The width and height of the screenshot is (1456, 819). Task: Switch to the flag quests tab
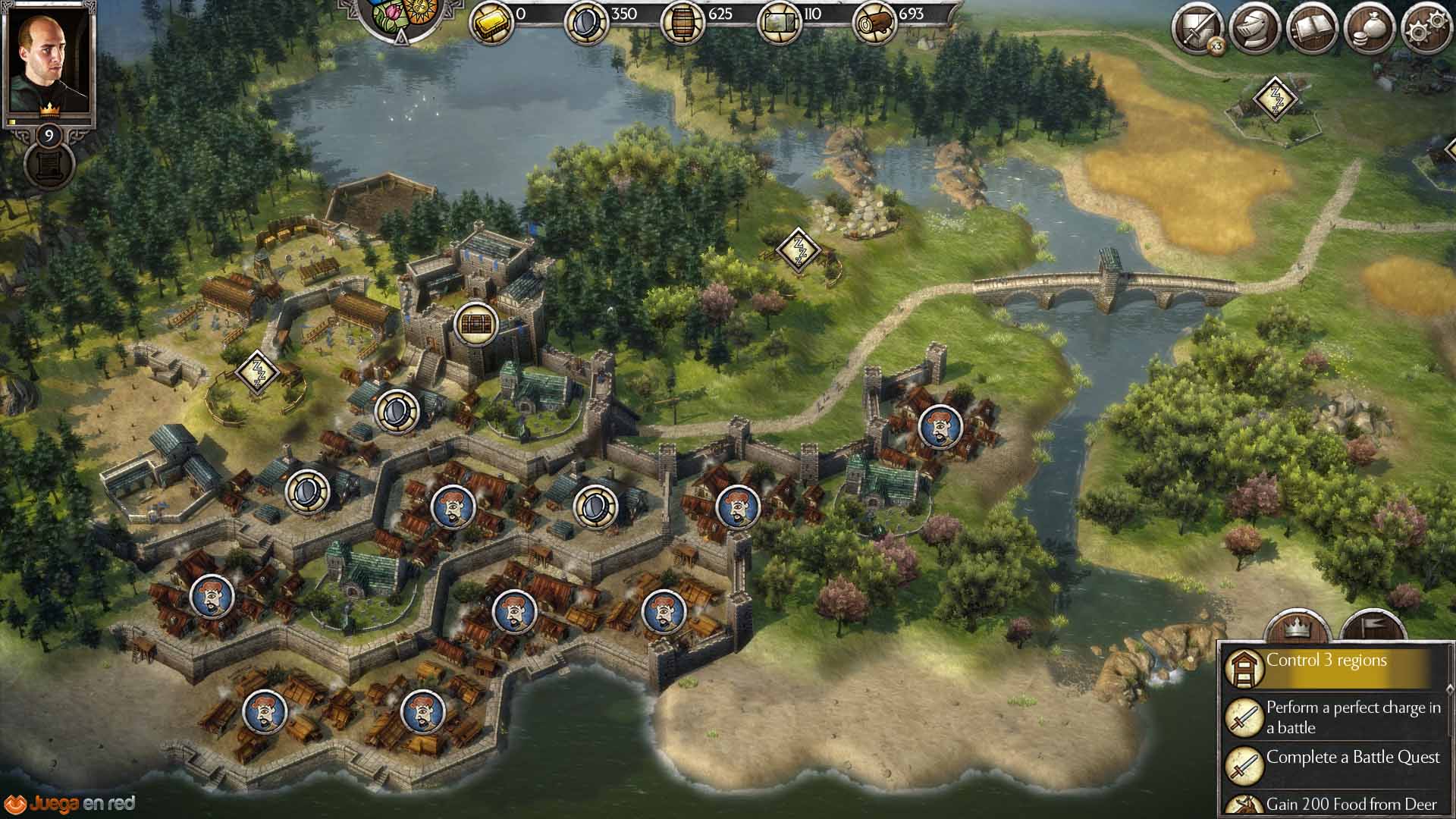point(1373,628)
